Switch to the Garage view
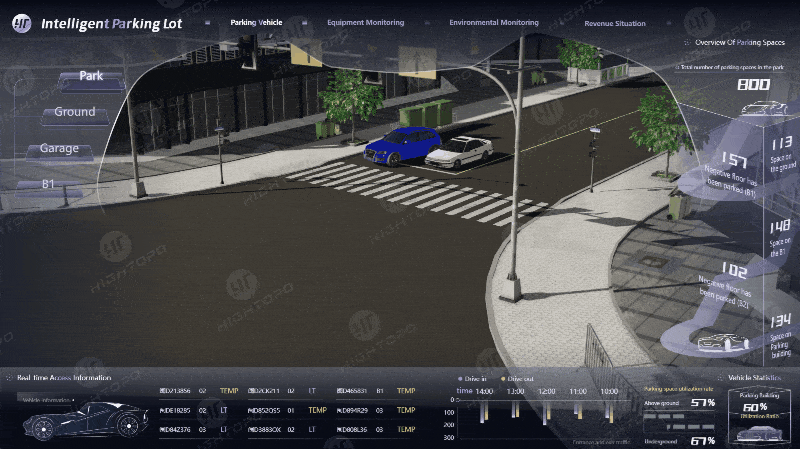This screenshot has width=800, height=449. 59,150
